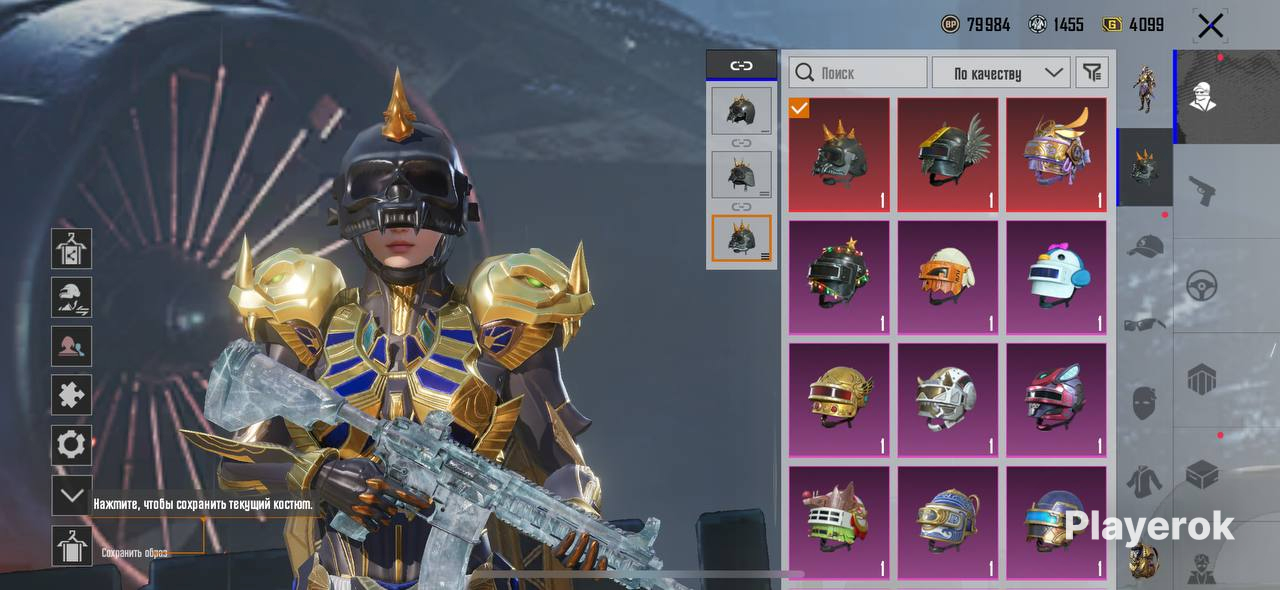
Task: Open the gear settings icon on left
Action: (x=72, y=445)
